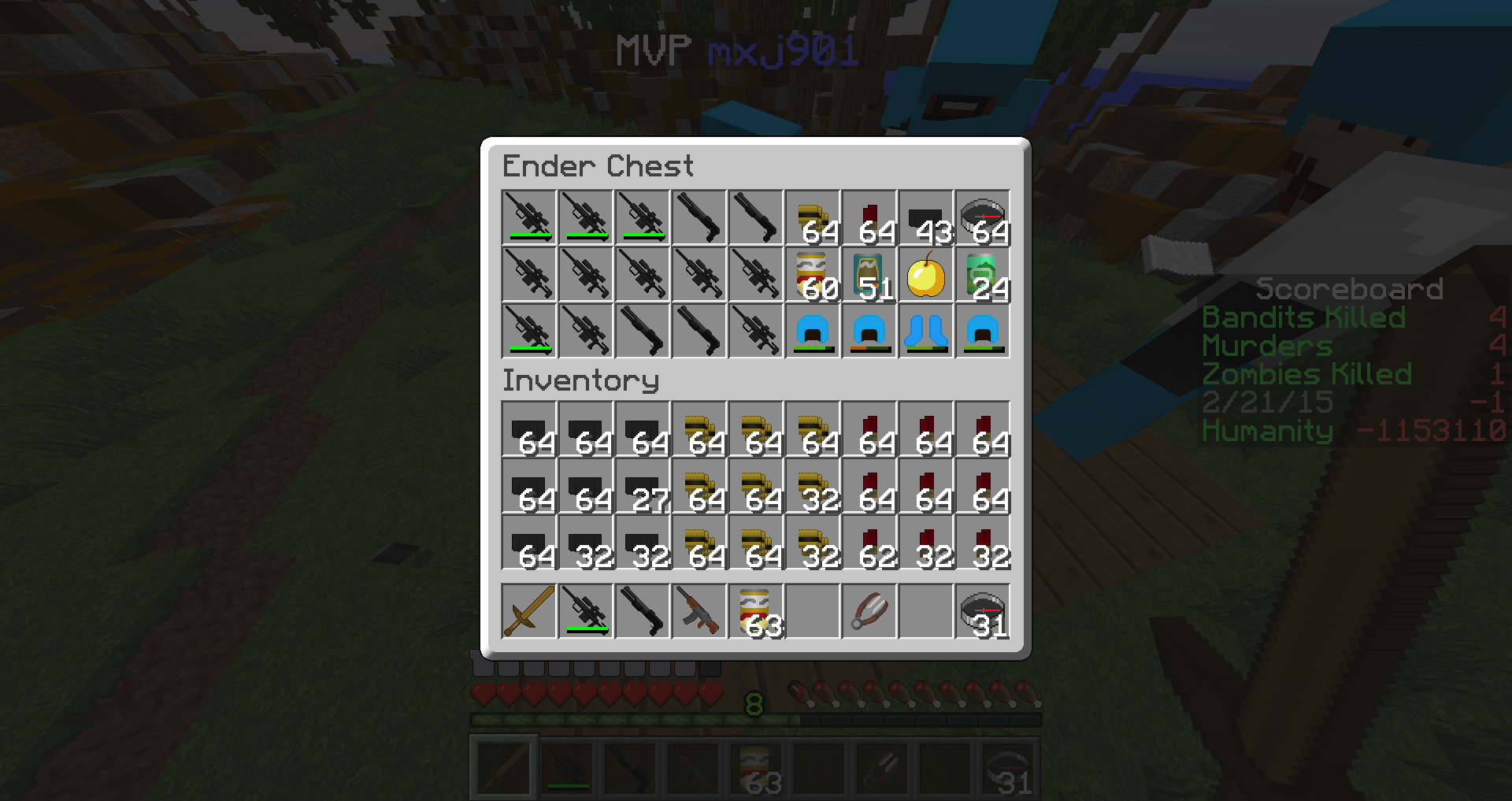The width and height of the screenshot is (1512, 801).
Task: Pick the green can stack of 24
Action: [x=983, y=275]
